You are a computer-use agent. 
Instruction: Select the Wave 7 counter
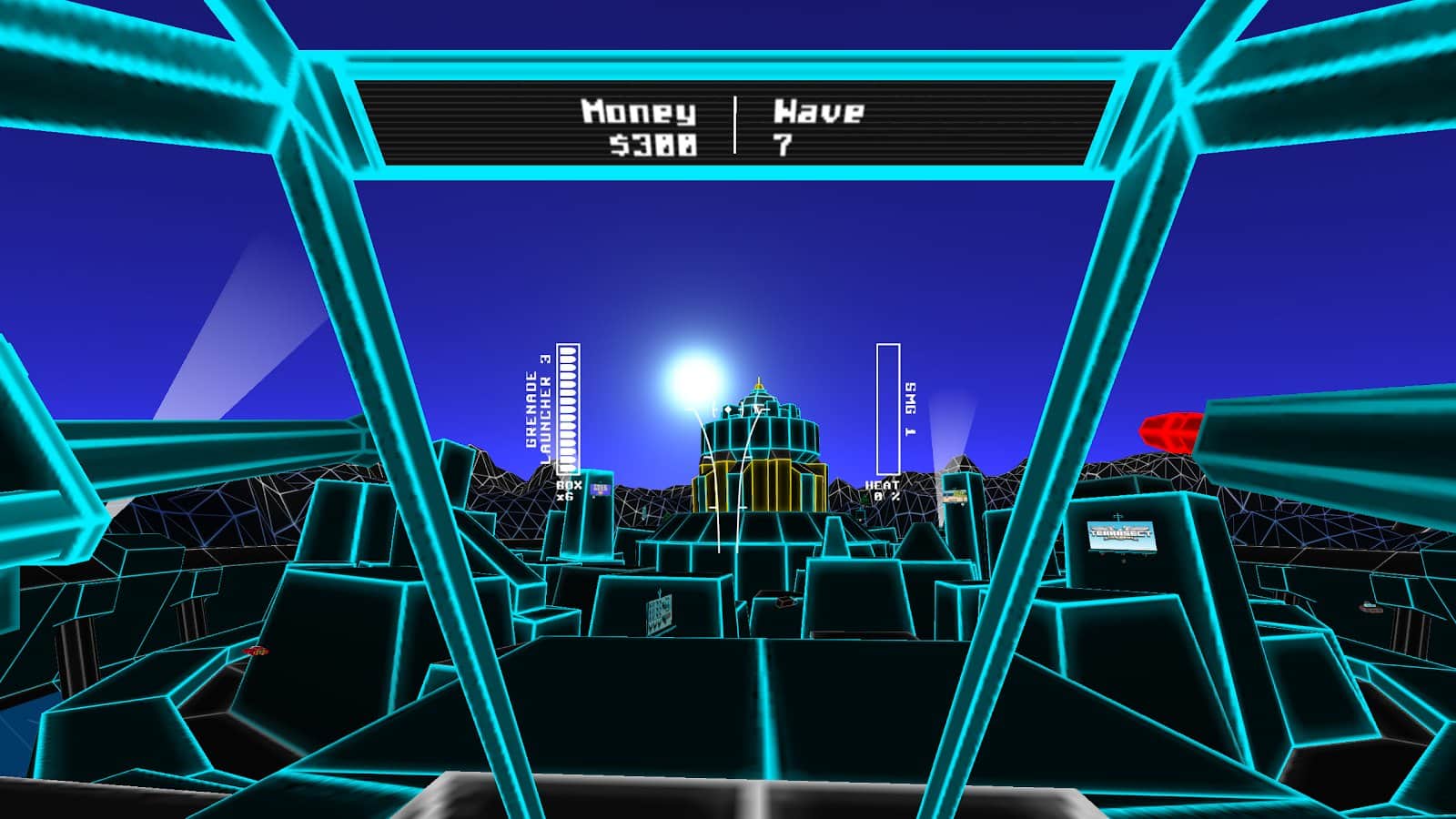pos(814,127)
